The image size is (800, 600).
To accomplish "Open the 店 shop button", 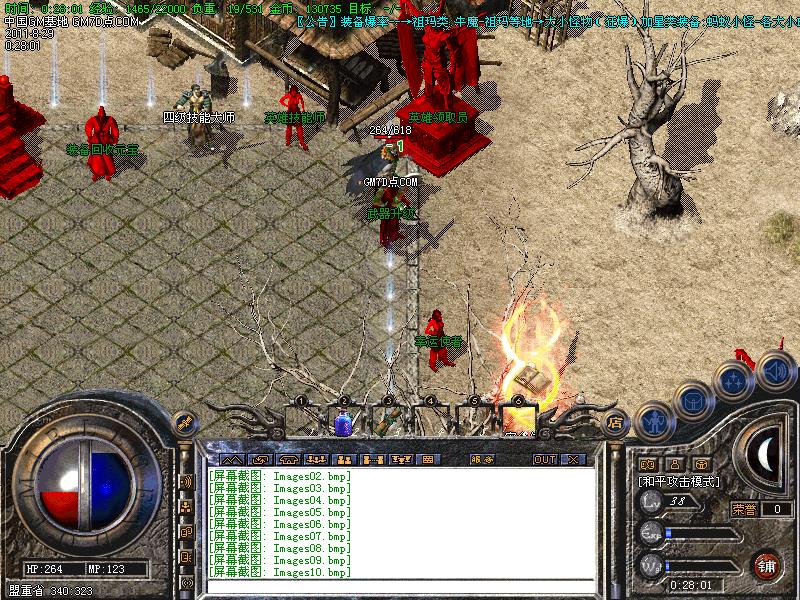I will (x=616, y=423).
